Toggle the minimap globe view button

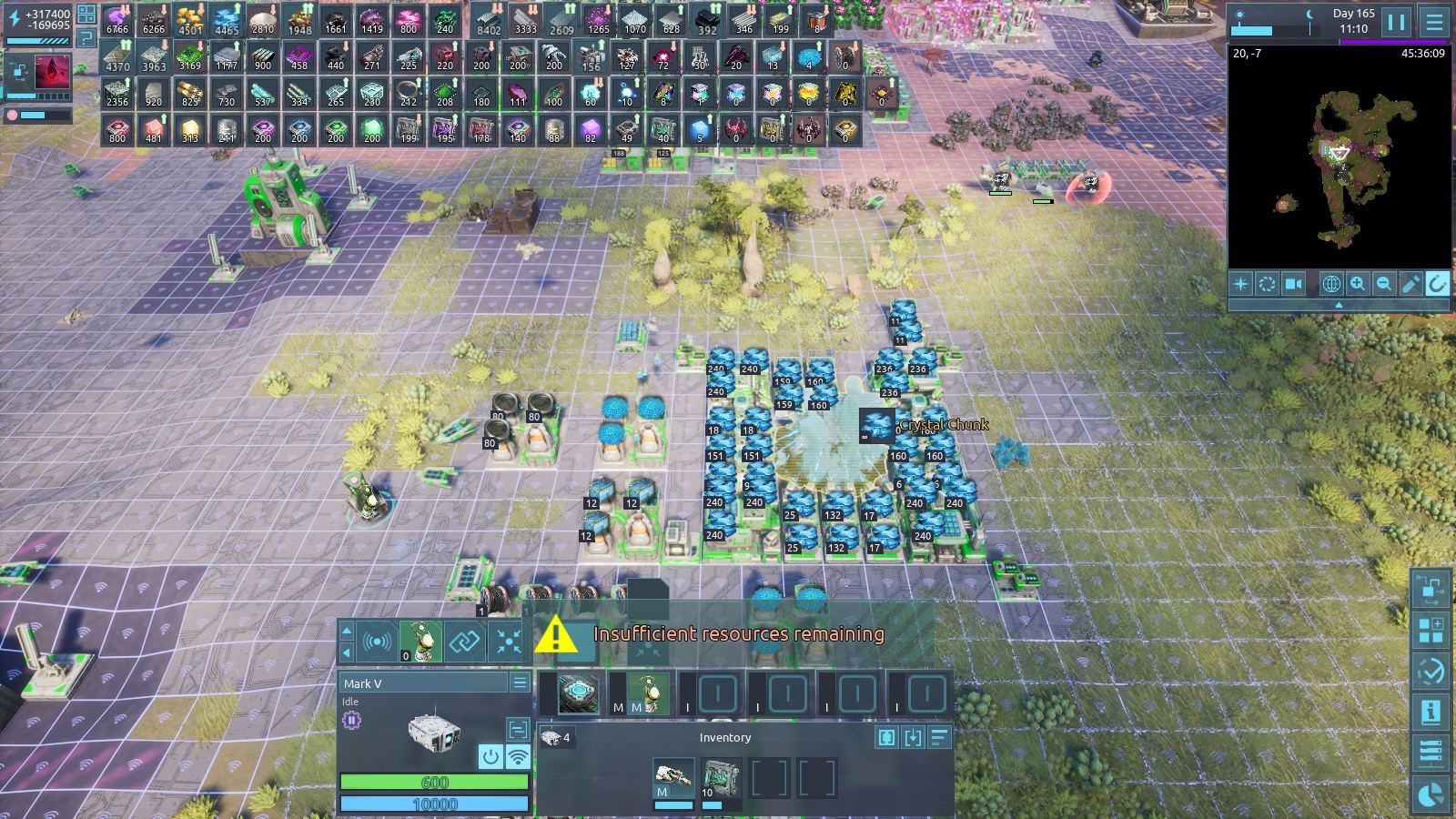click(x=1330, y=284)
